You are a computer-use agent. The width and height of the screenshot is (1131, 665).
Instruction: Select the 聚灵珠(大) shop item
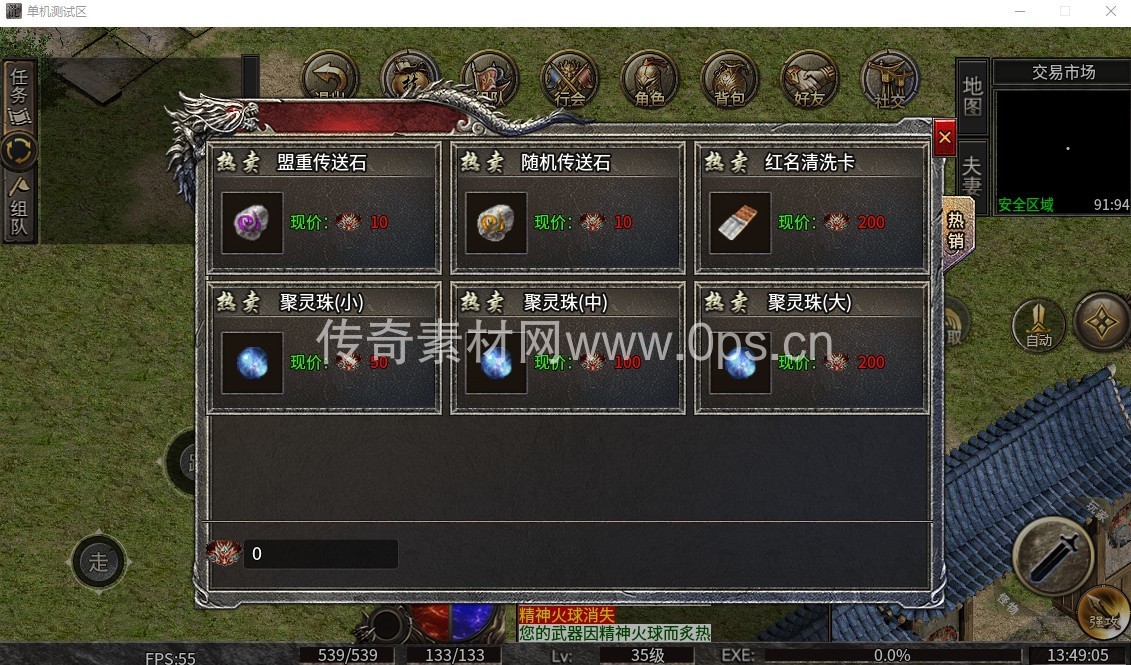click(811, 348)
